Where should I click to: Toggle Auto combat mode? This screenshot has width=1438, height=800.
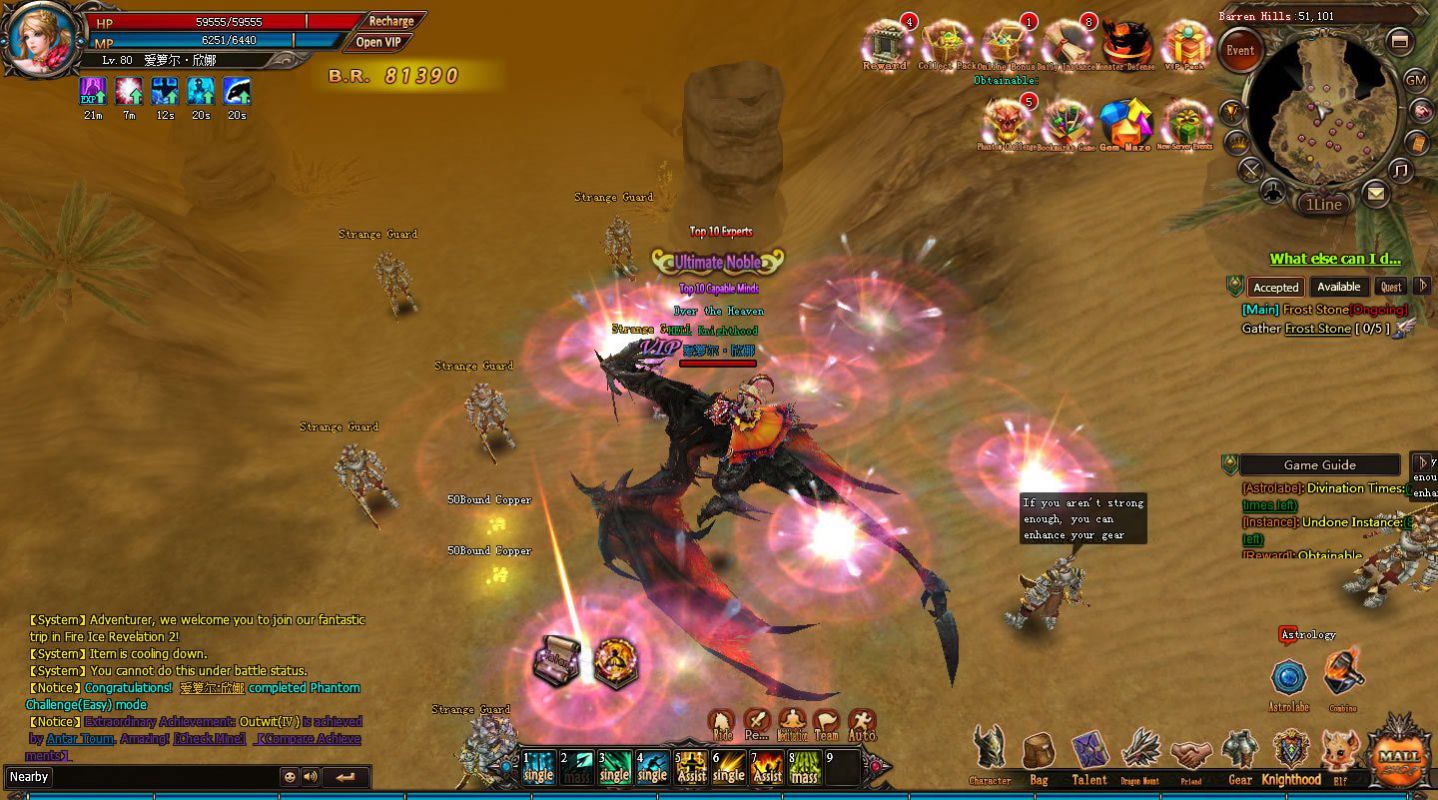tap(862, 724)
